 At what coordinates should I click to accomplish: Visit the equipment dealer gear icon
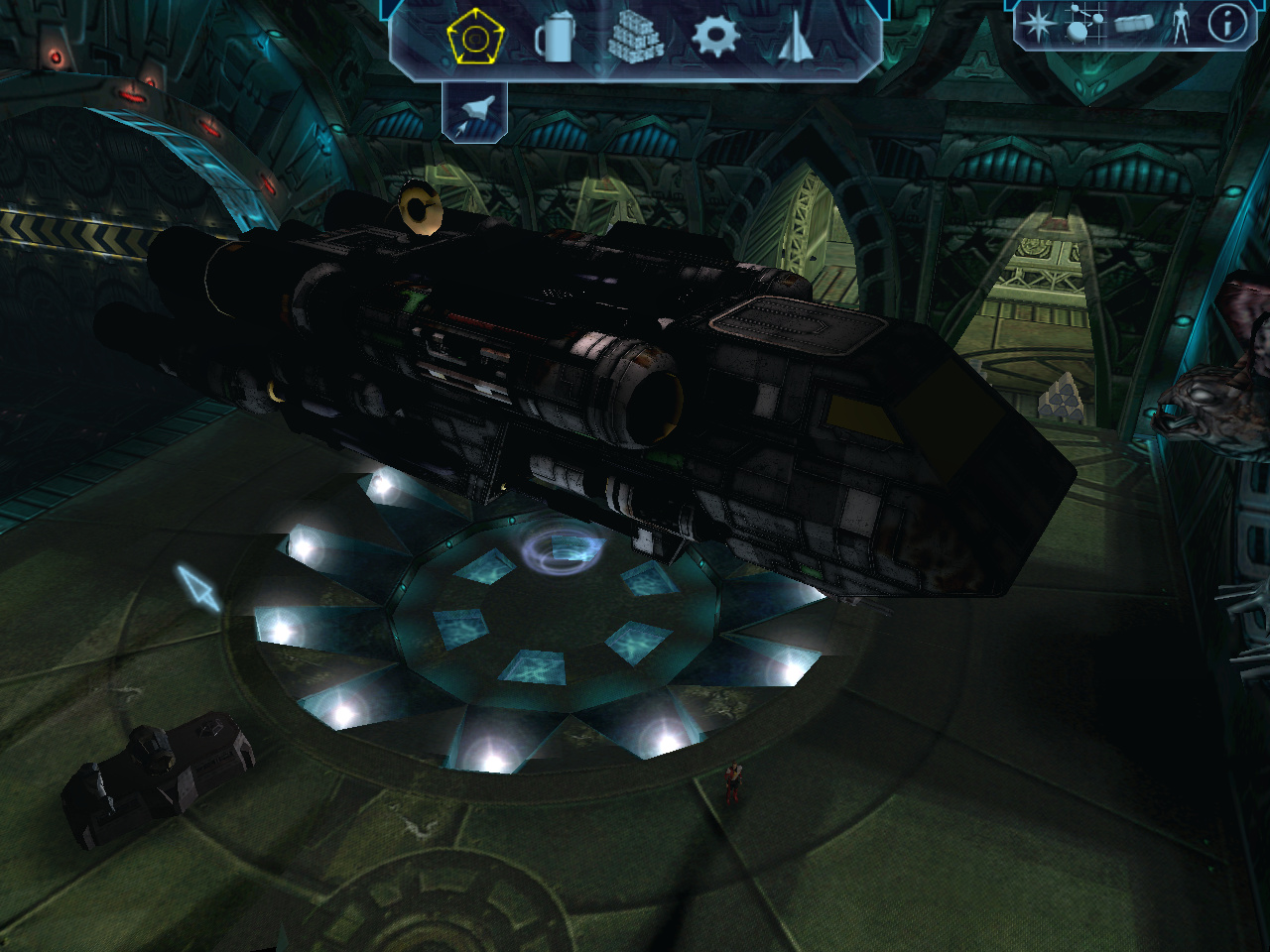click(x=715, y=38)
